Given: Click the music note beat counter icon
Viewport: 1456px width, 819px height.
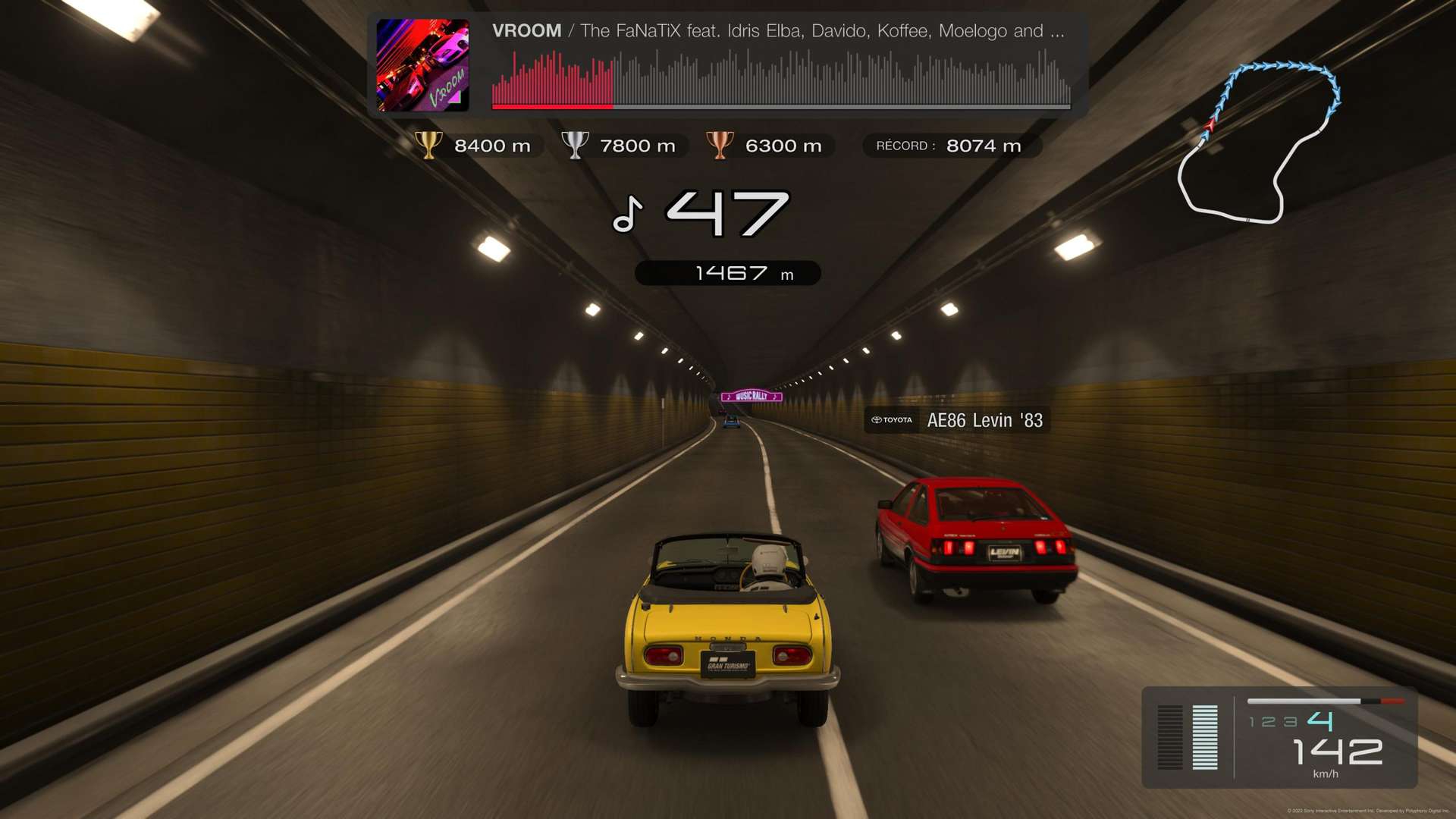Looking at the screenshot, I should pyautogui.click(x=628, y=214).
